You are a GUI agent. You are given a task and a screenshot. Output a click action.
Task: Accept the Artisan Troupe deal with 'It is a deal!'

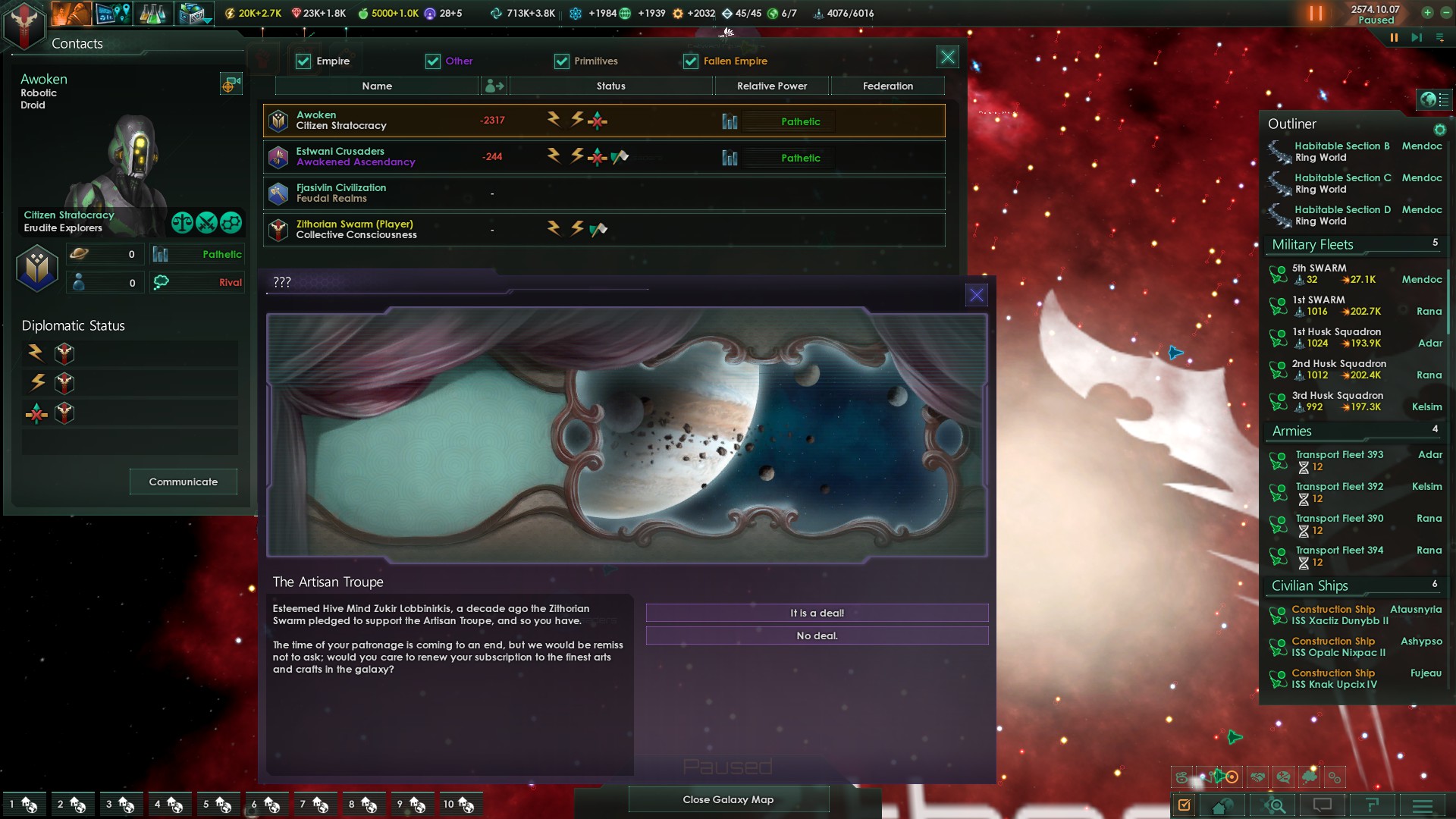click(816, 613)
